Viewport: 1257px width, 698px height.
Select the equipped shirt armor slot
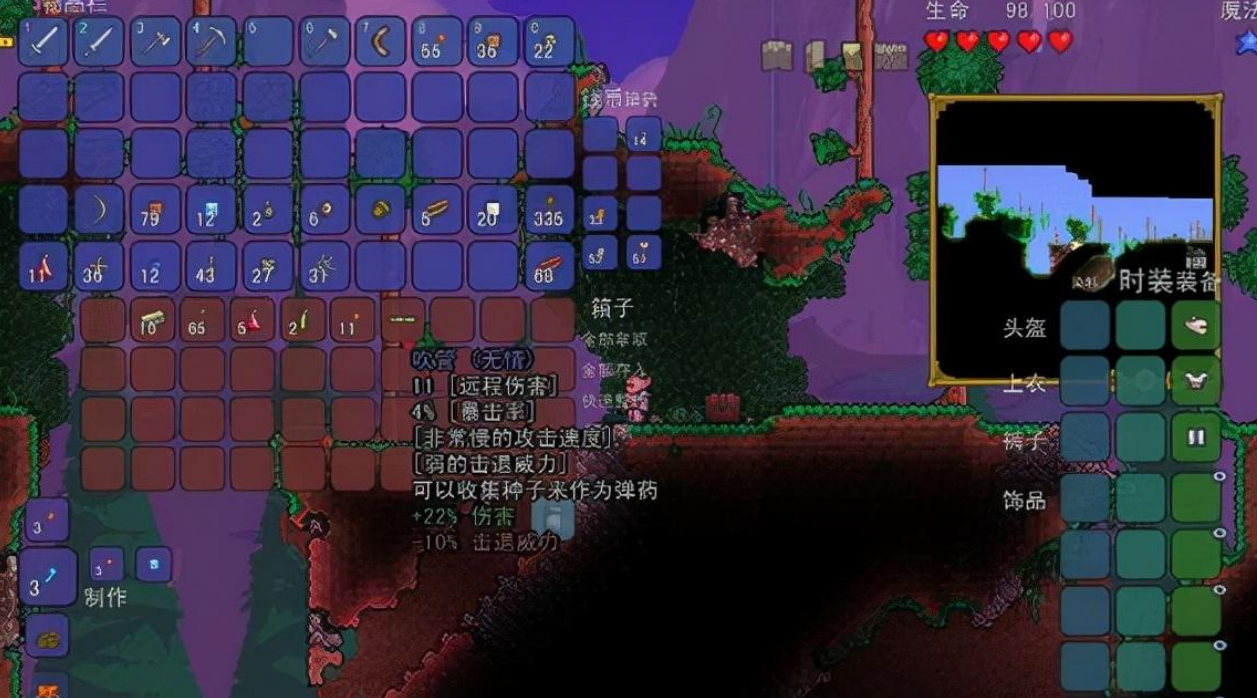tap(1195, 381)
